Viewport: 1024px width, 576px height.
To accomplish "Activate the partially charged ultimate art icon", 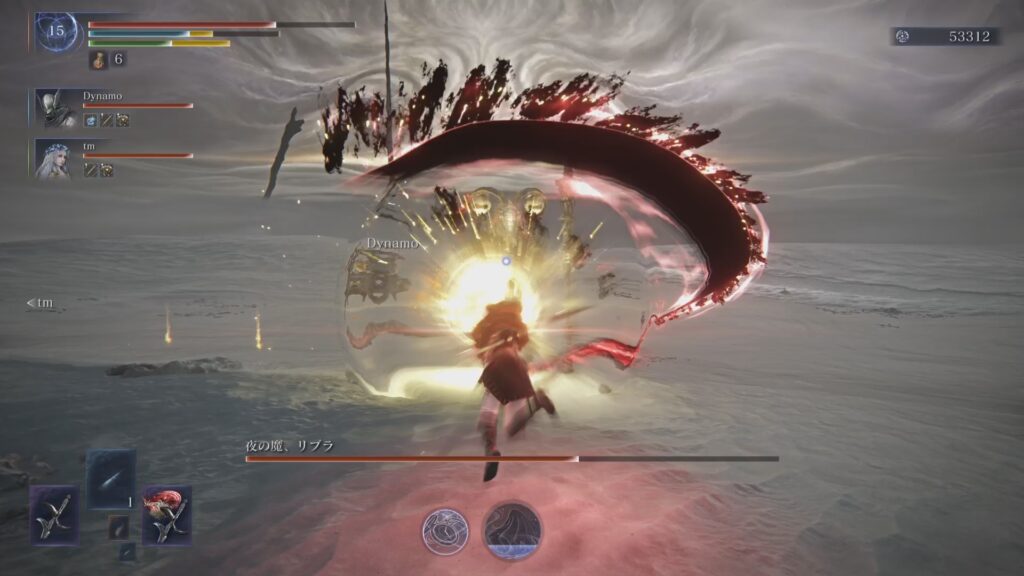I will click(x=513, y=531).
